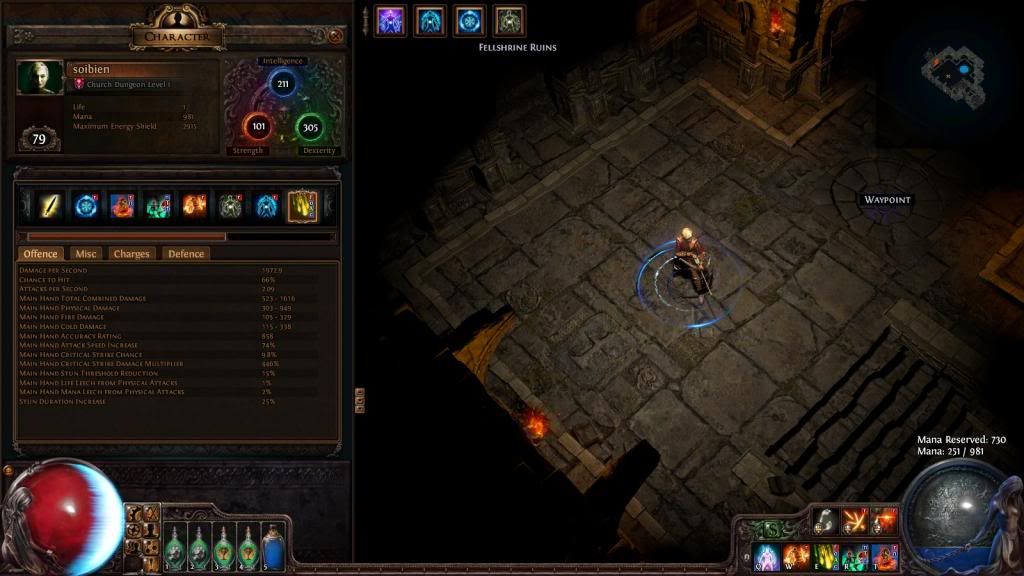
Task: Use the green flask in slot 3
Action: [223, 546]
